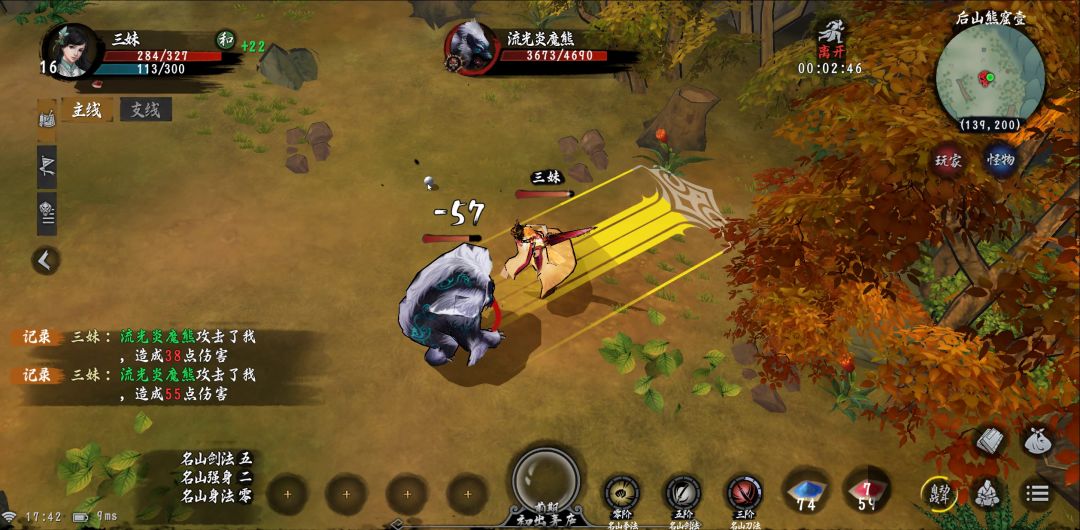Open the 后山熊窟 minimap
Screen dimensions: 1080x530
tap(989, 77)
